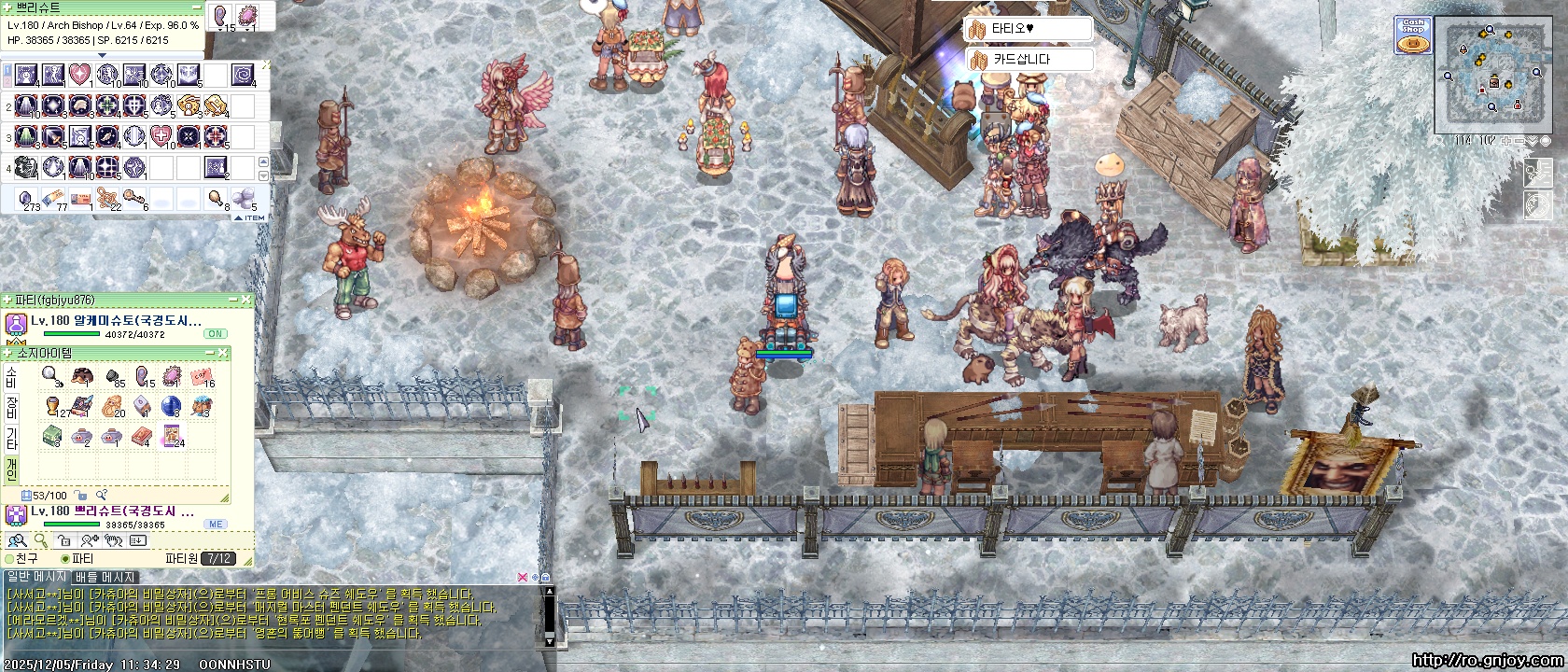This screenshot has height=672, width=1568.
Task: Click the 타티오♥ shop sign
Action: pyautogui.click(x=1028, y=29)
